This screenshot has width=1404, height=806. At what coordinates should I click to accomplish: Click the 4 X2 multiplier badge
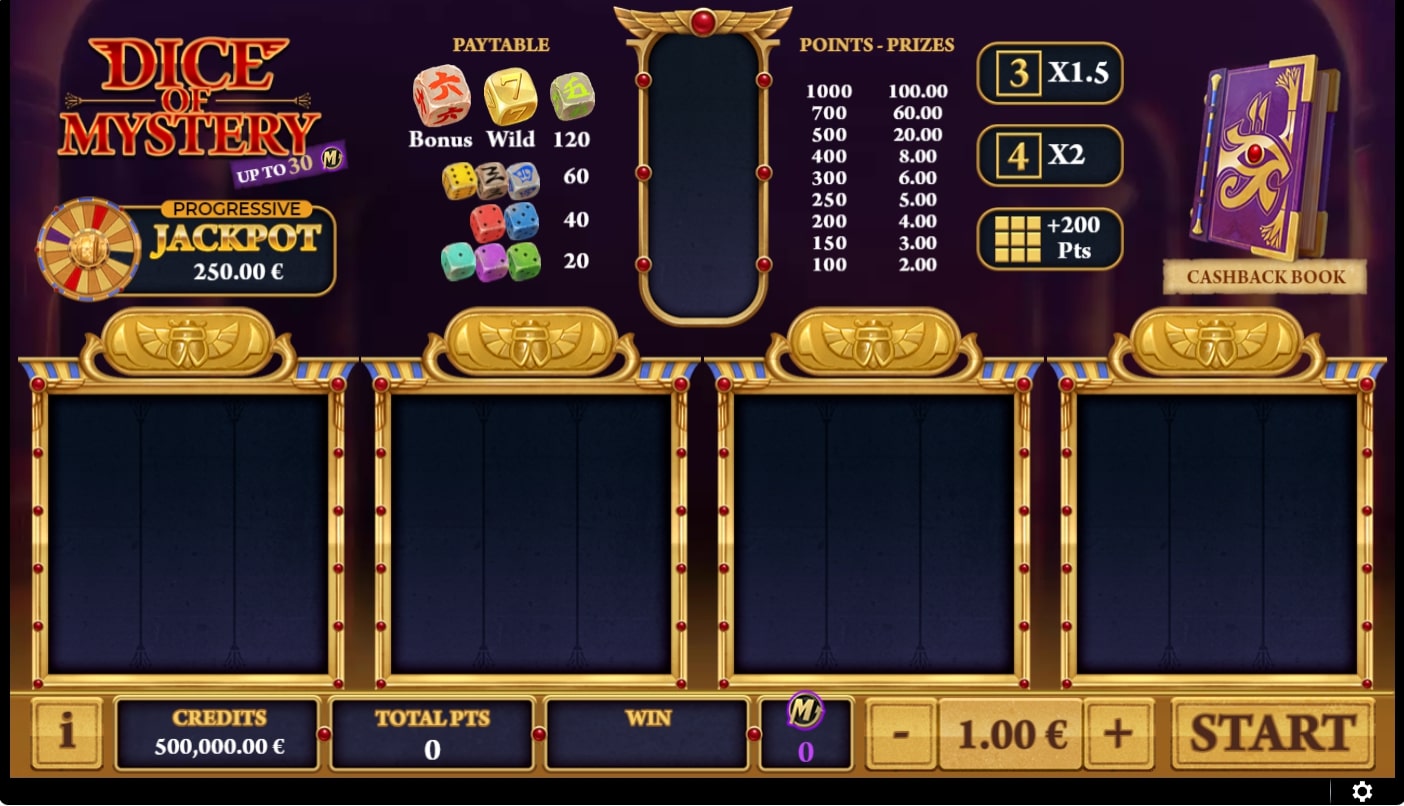point(1050,156)
